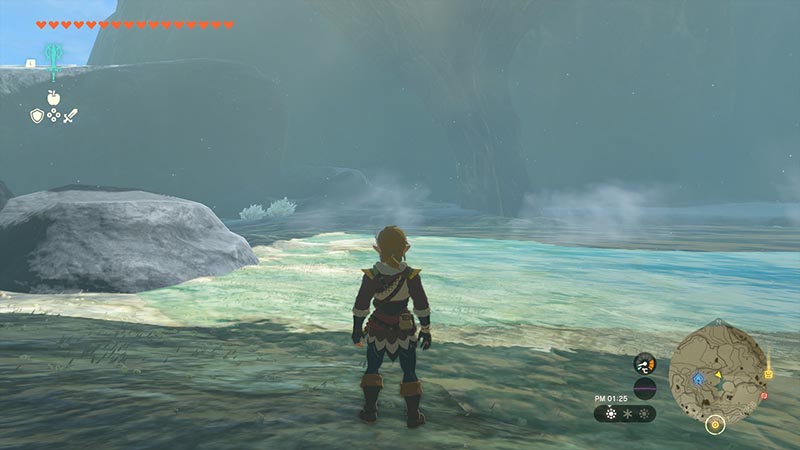The width and height of the screenshot is (800, 450).
Task: Click the red marker on minimap edge
Action: (x=762, y=396)
